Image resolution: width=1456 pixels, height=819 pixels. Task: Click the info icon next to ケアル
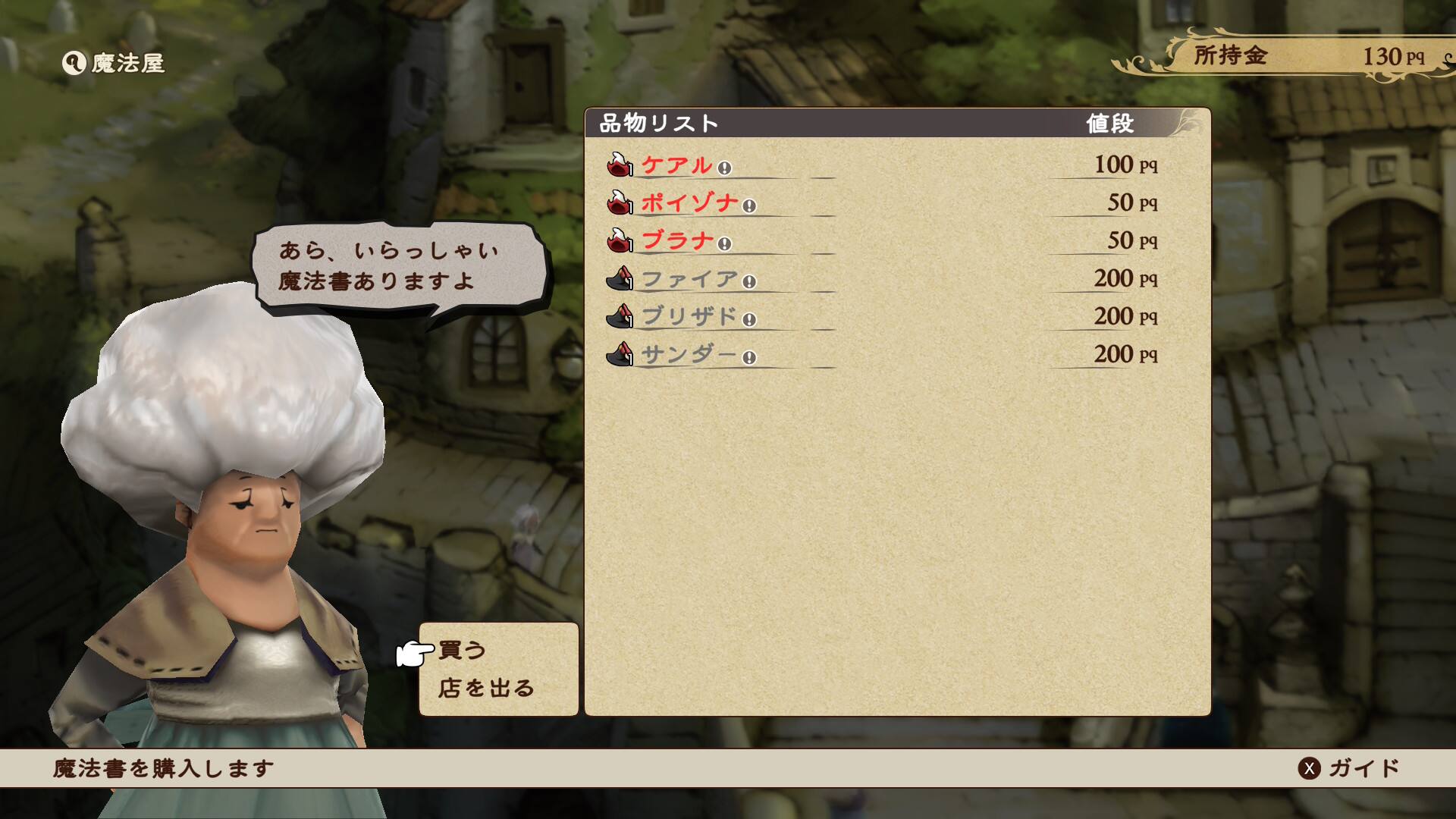point(724,168)
